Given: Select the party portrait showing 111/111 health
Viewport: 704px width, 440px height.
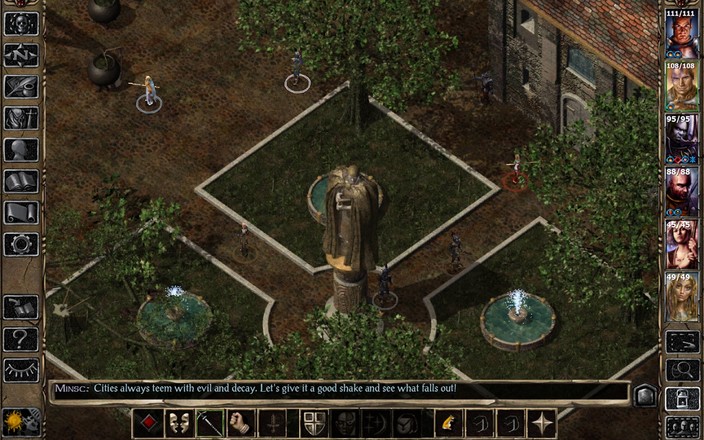Looking at the screenshot, I should coord(682,33).
